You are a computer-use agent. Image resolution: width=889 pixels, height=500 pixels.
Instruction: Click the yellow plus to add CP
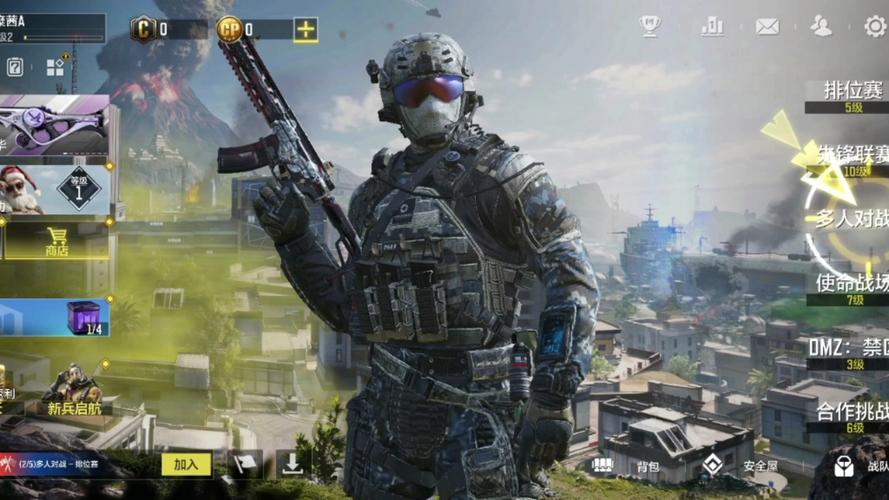click(305, 30)
